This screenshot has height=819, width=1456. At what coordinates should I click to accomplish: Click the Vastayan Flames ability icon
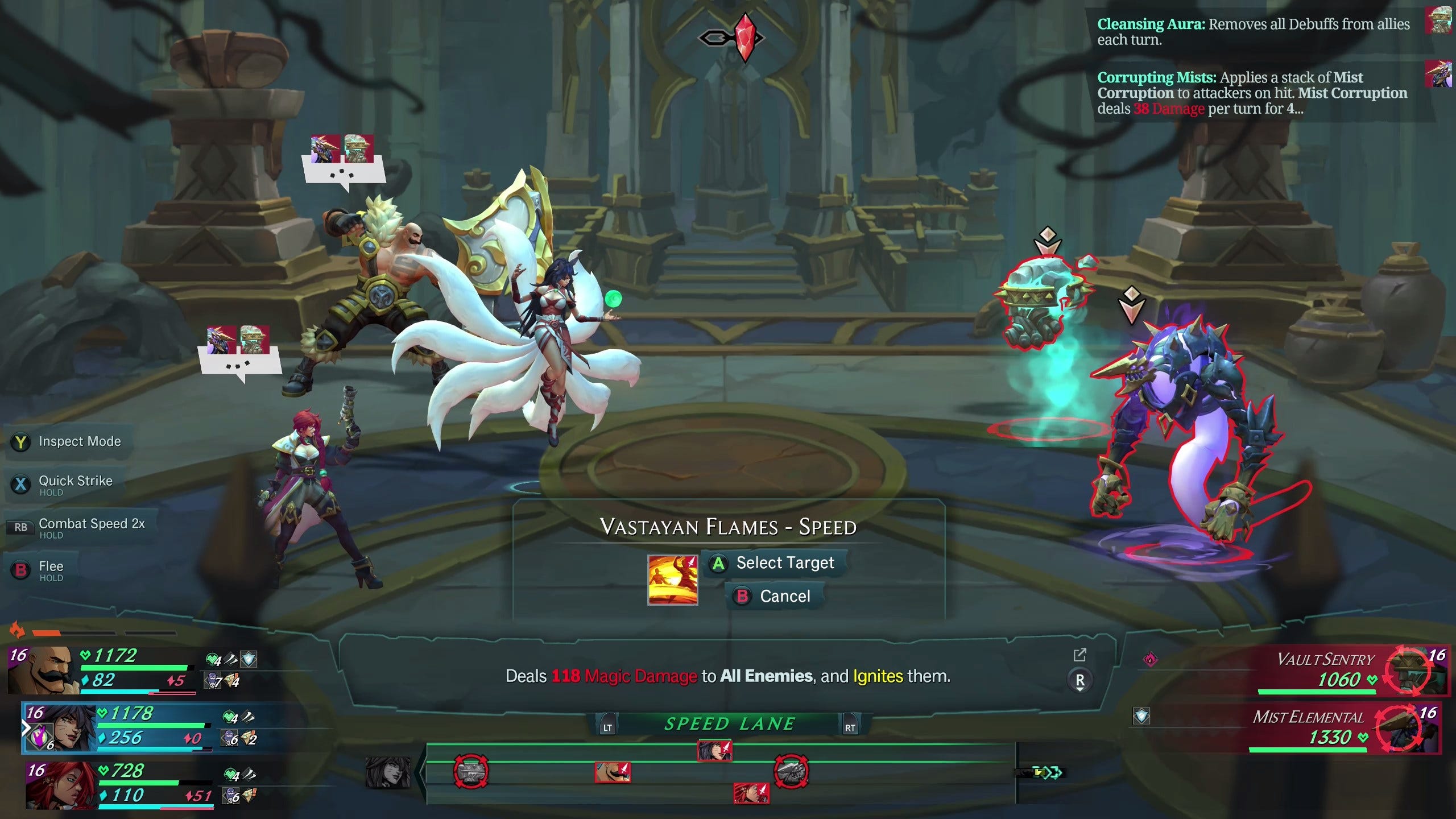point(672,580)
